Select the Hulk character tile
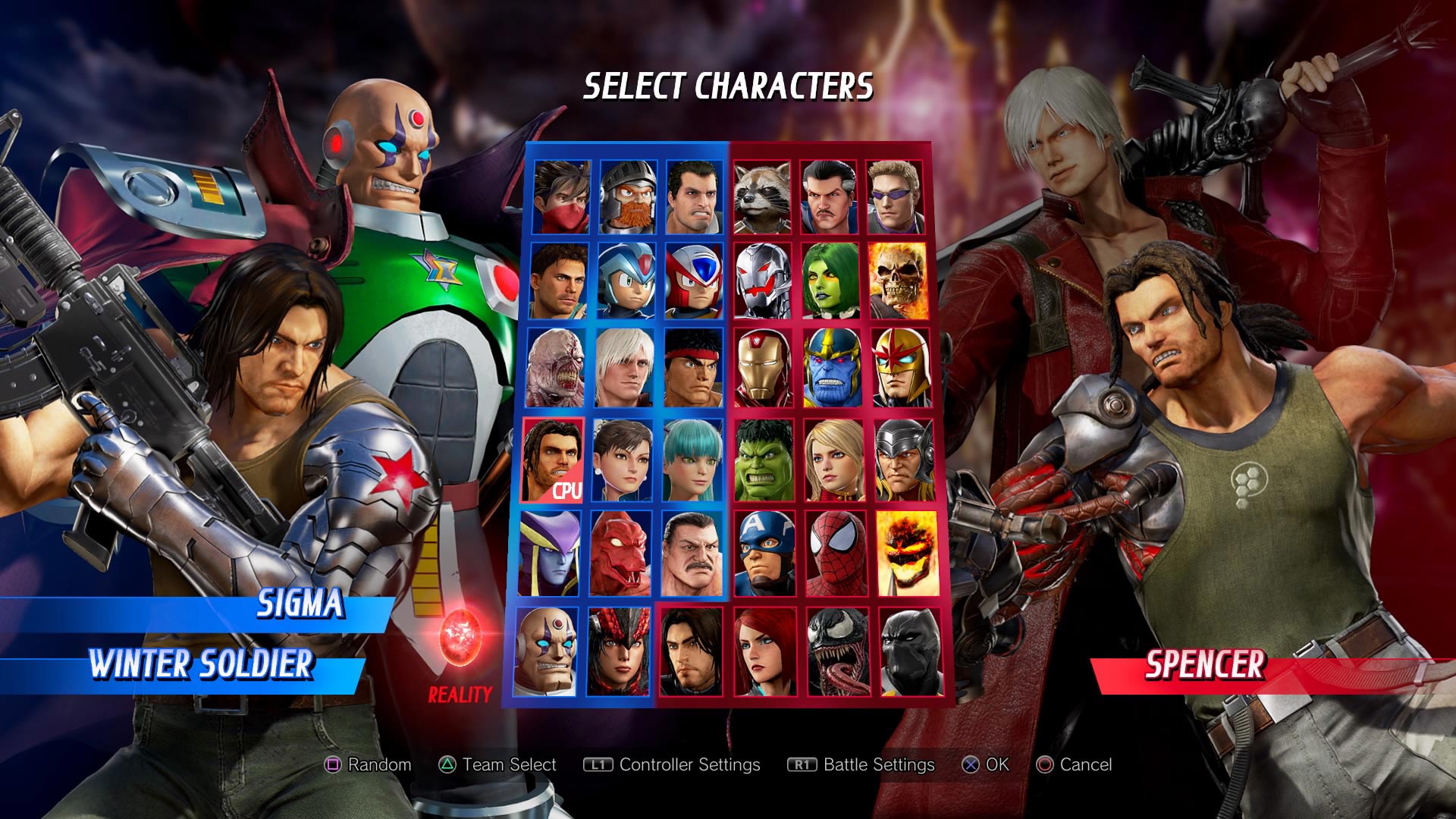Image resolution: width=1456 pixels, height=819 pixels. tap(764, 460)
